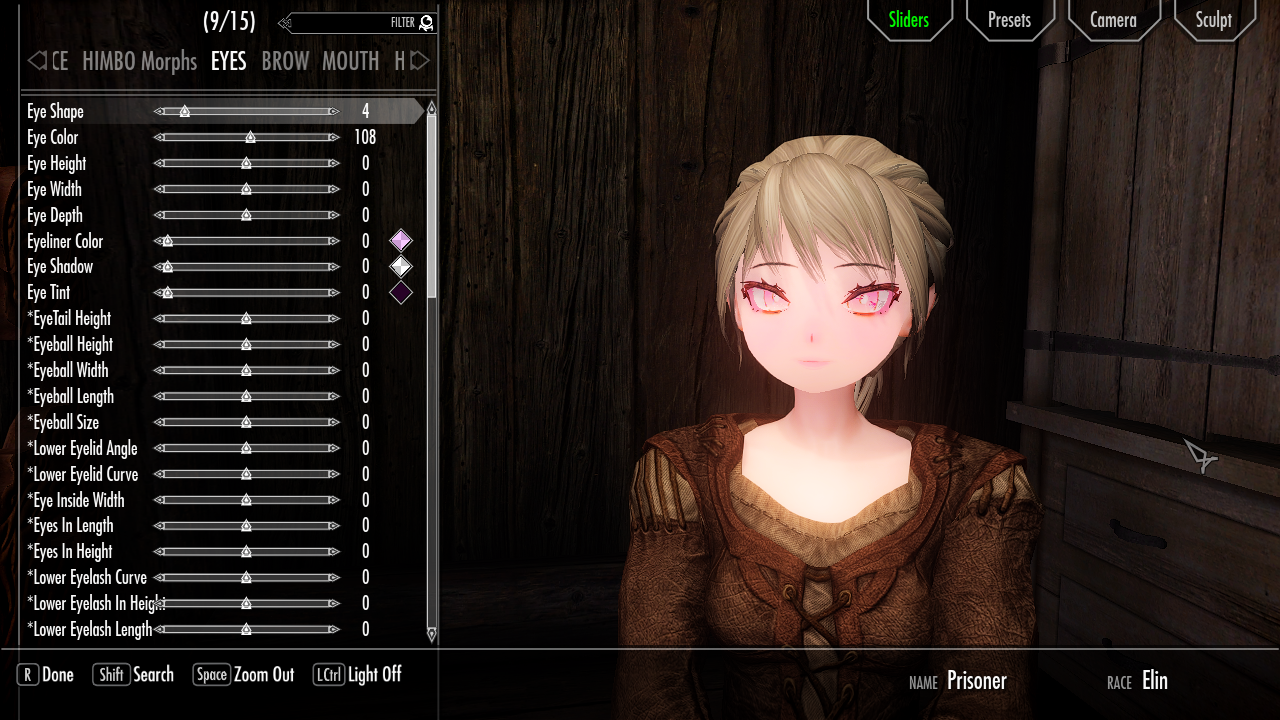1280x720 pixels.
Task: Enter Sculpt mode
Action: (1213, 20)
